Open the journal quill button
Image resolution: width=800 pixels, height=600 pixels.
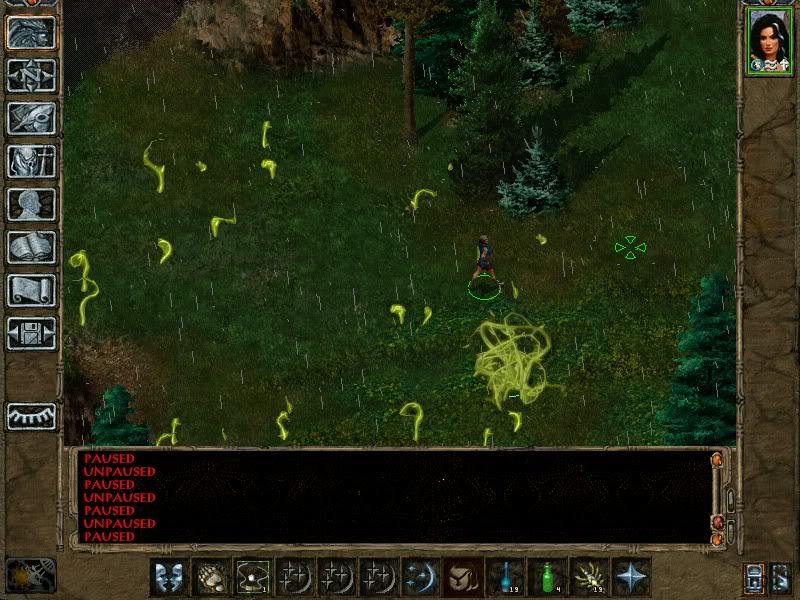31,118
